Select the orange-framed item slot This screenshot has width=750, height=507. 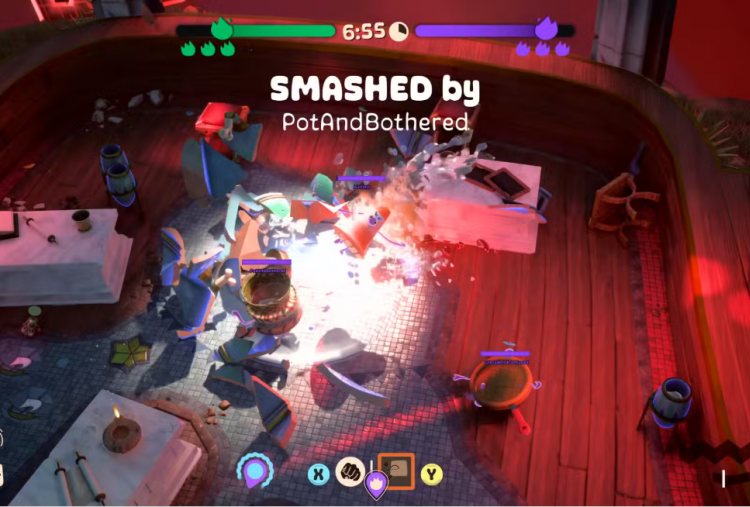tap(396, 470)
